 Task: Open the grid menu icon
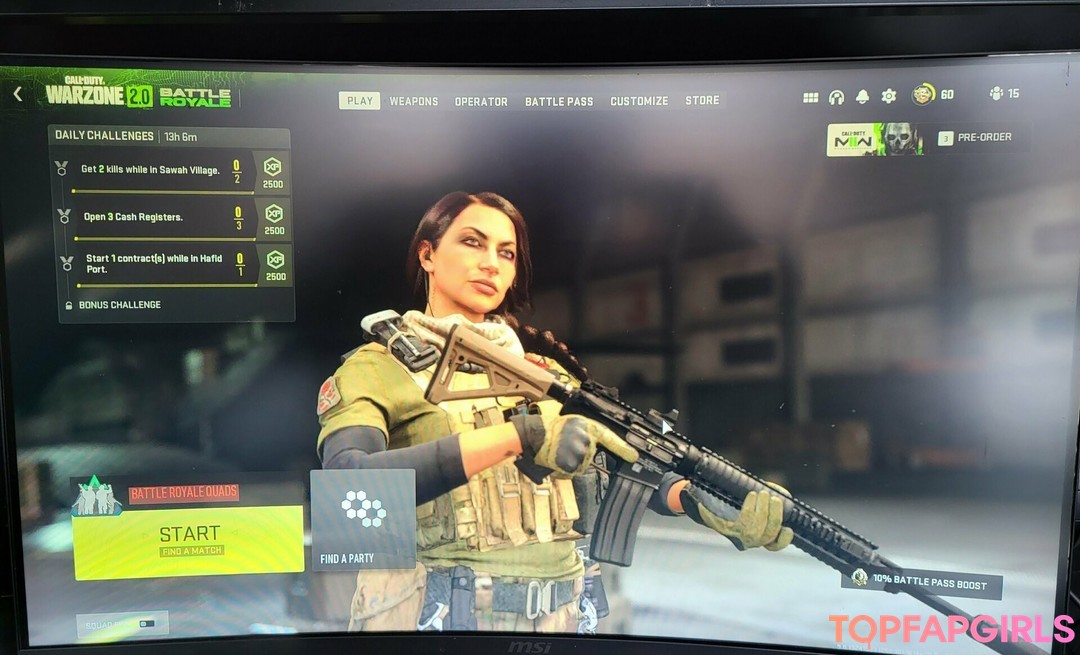pyautogui.click(x=811, y=97)
